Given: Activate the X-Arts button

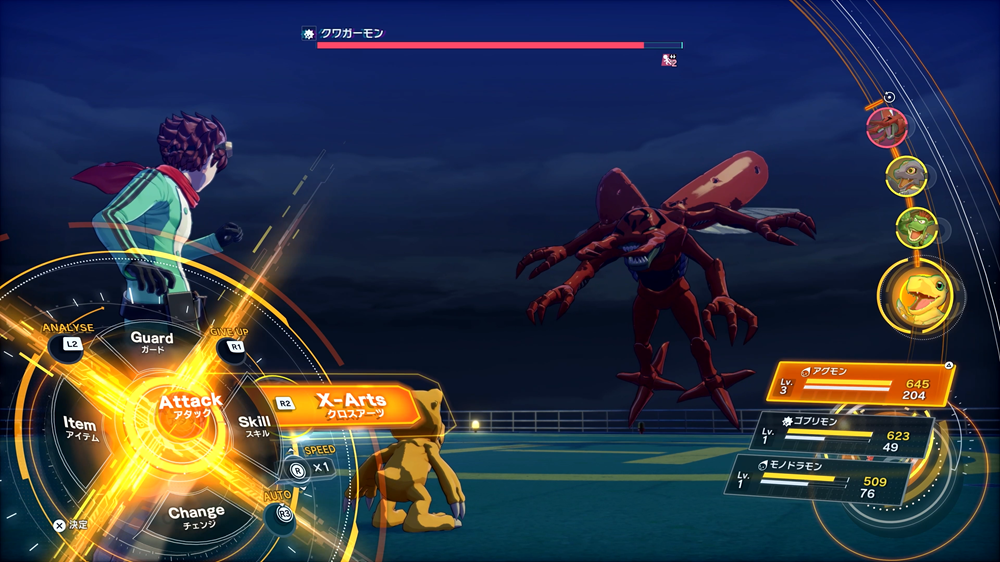Looking at the screenshot, I should (350, 405).
